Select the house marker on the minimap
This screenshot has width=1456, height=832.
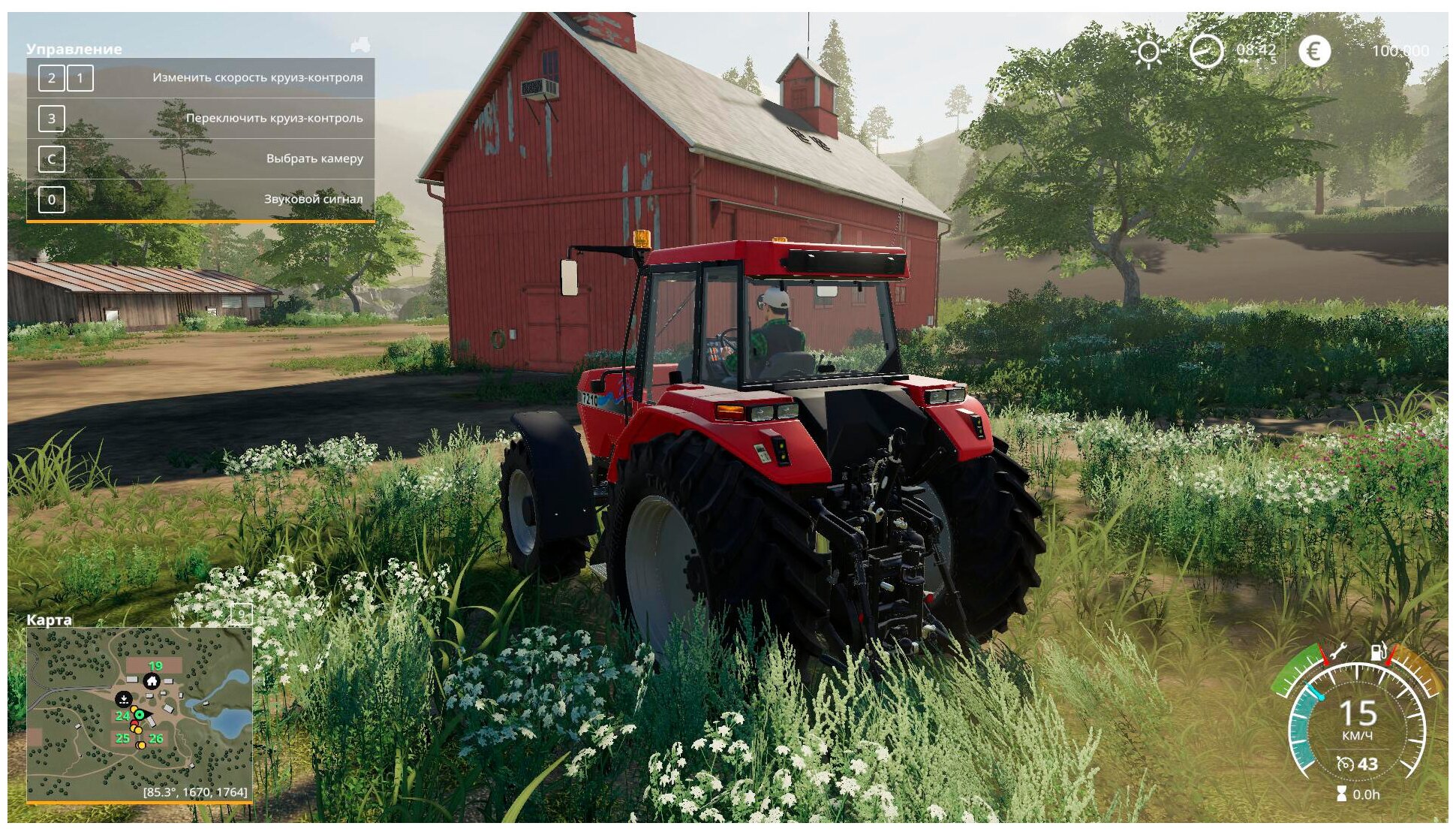click(x=152, y=681)
